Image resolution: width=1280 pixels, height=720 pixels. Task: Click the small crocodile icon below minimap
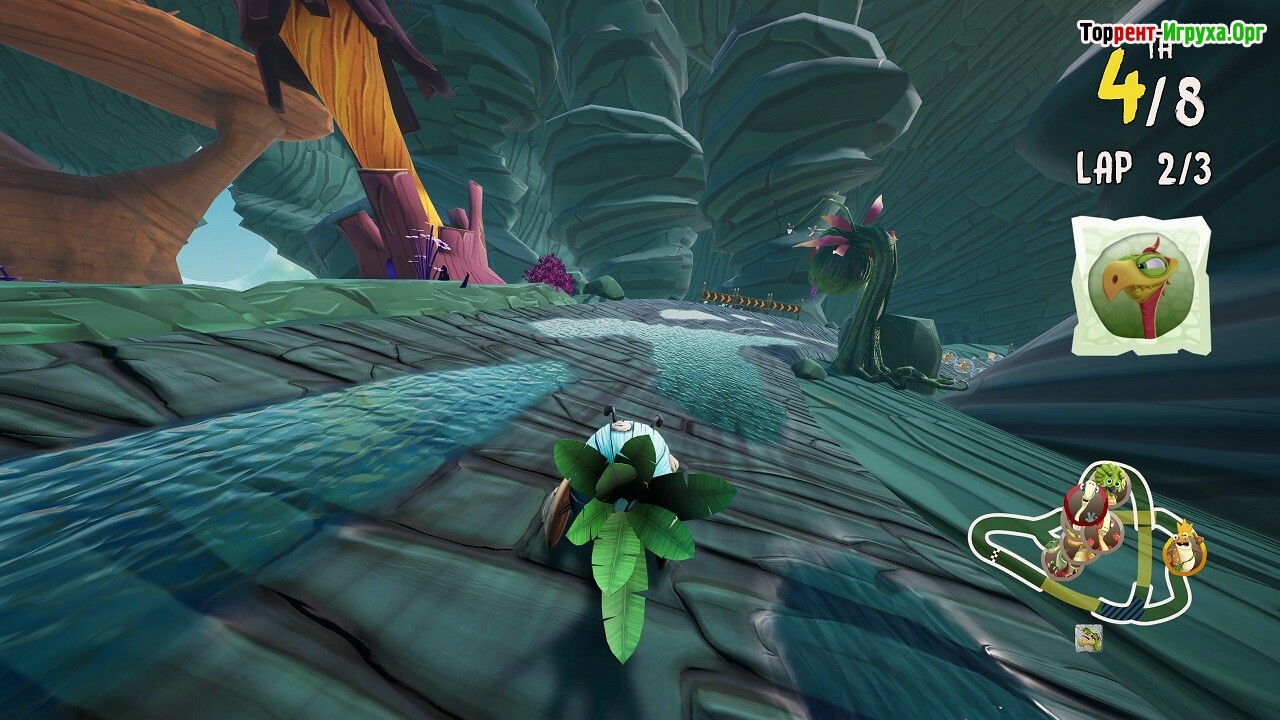[1088, 636]
